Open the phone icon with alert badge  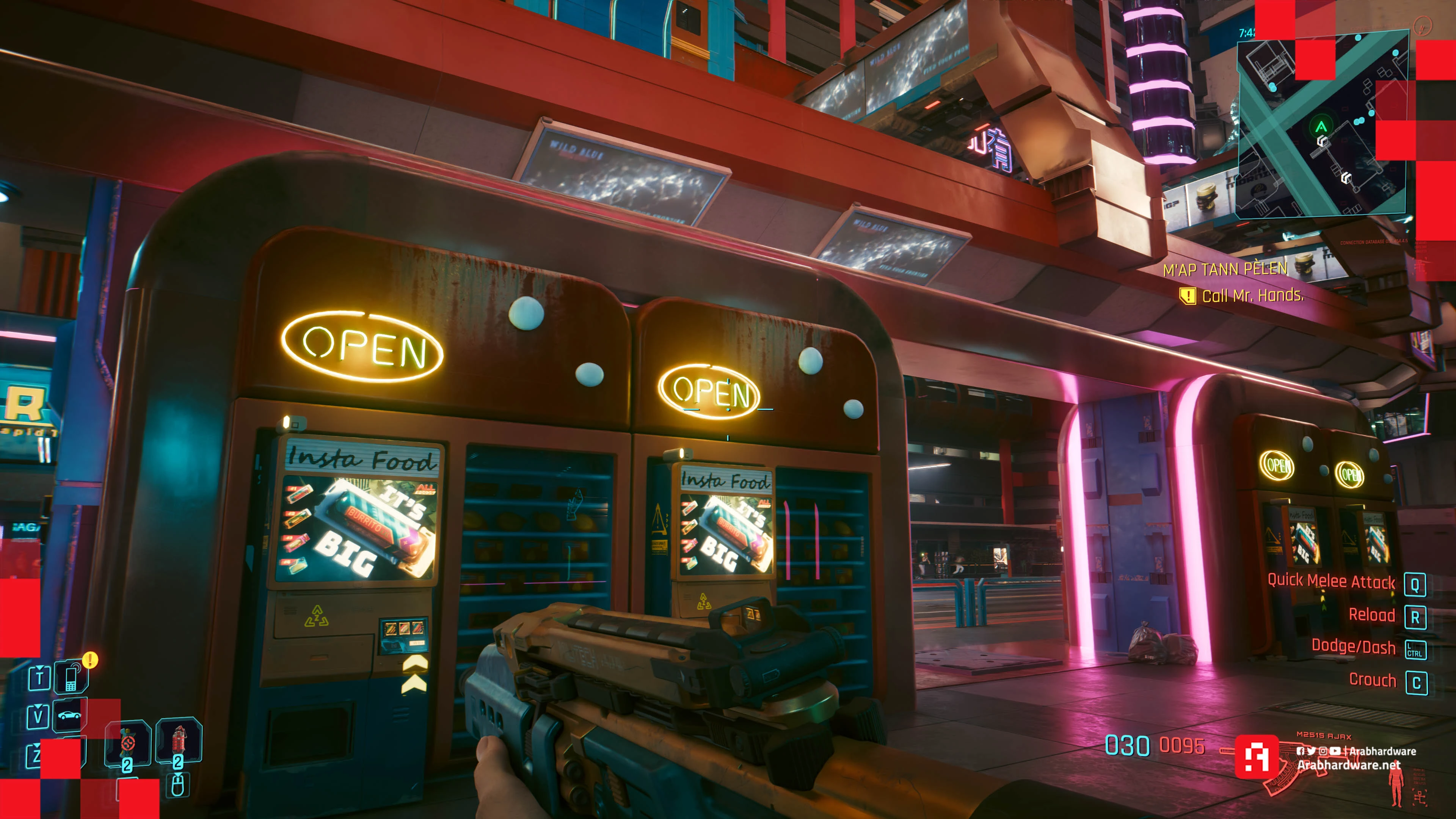click(71, 677)
